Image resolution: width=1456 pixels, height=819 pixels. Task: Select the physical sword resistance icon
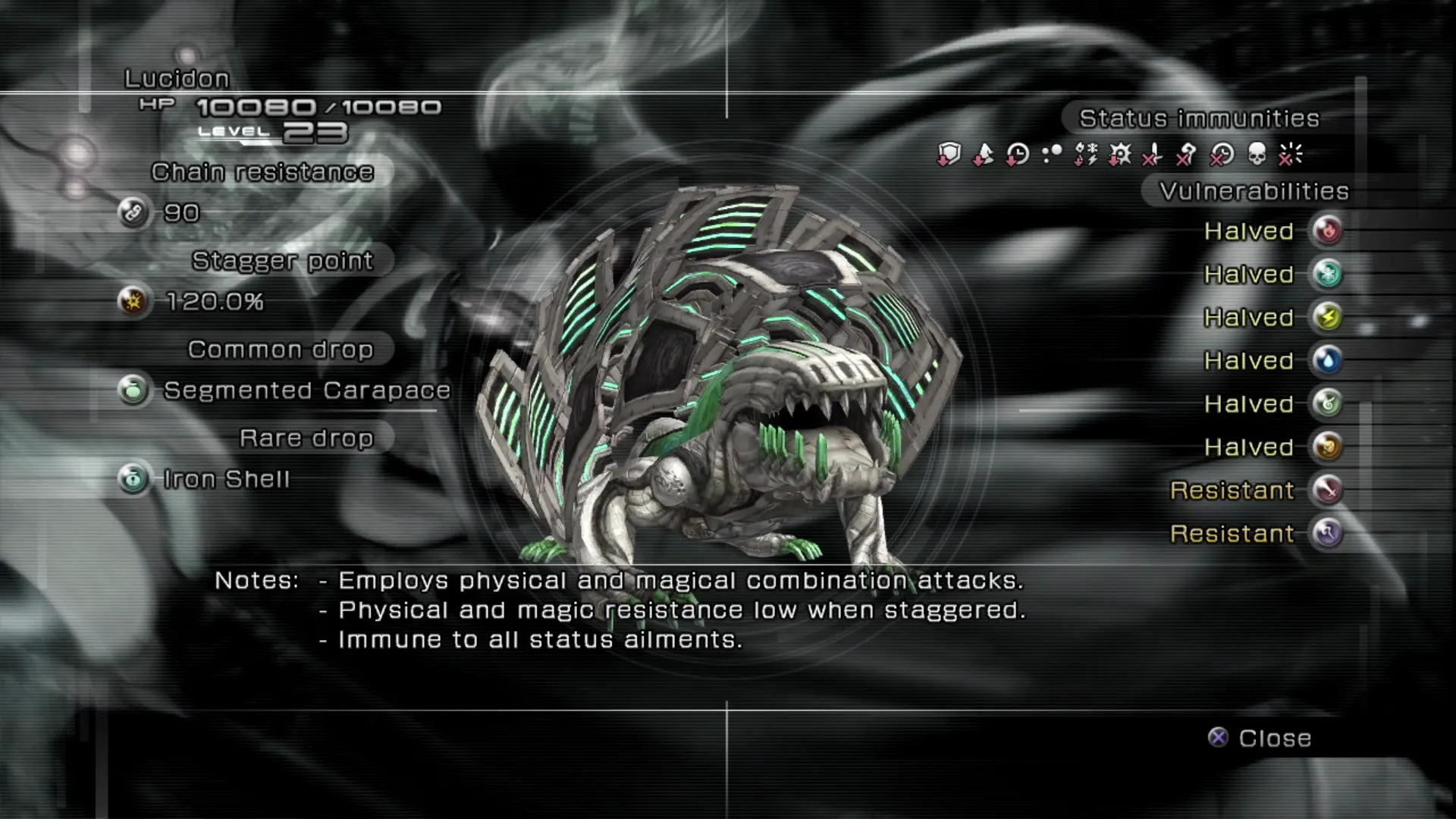[x=1327, y=490]
